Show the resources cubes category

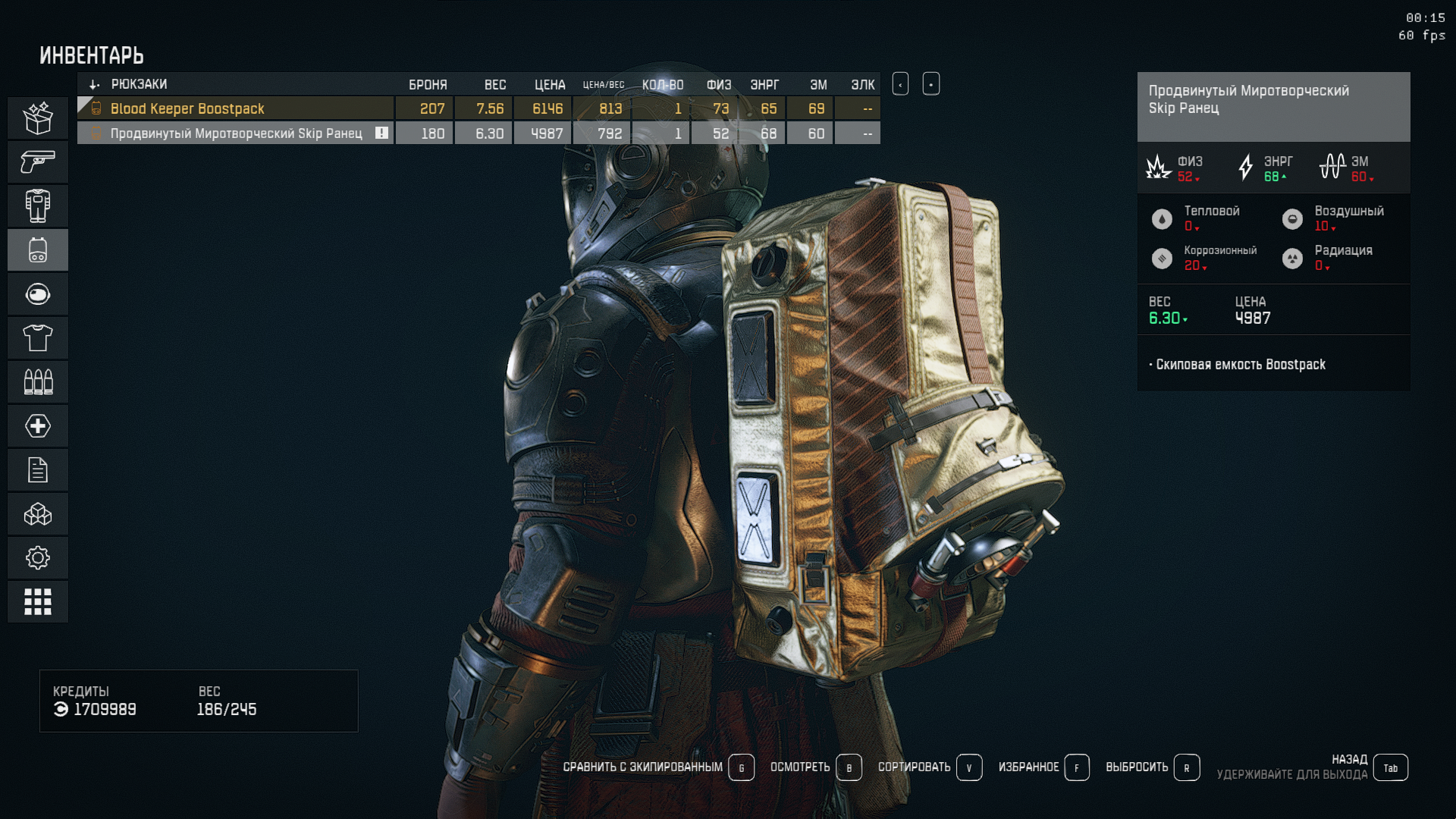[x=38, y=515]
